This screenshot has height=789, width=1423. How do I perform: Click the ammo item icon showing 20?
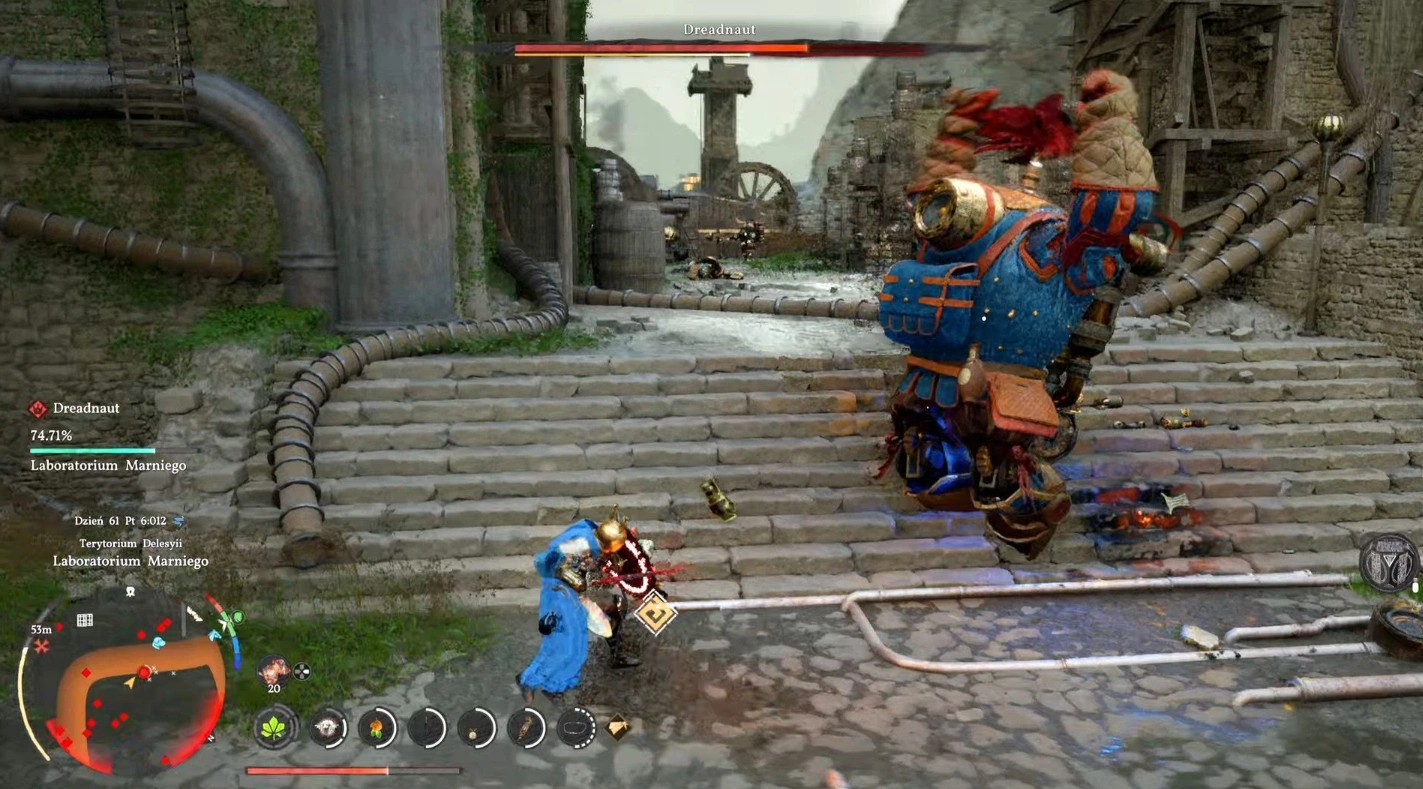click(x=273, y=670)
